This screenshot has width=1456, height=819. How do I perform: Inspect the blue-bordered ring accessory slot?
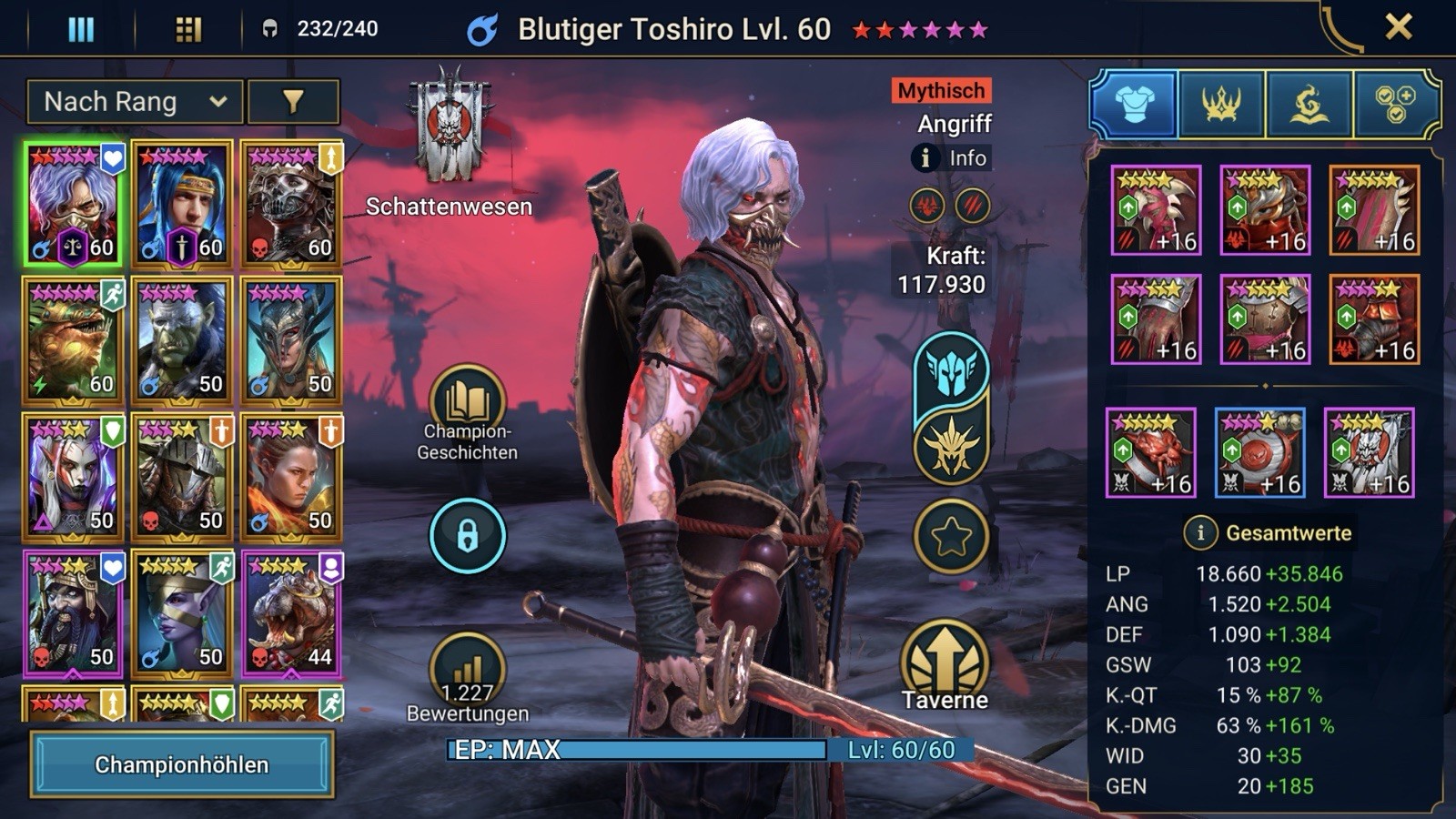pyautogui.click(x=1260, y=452)
